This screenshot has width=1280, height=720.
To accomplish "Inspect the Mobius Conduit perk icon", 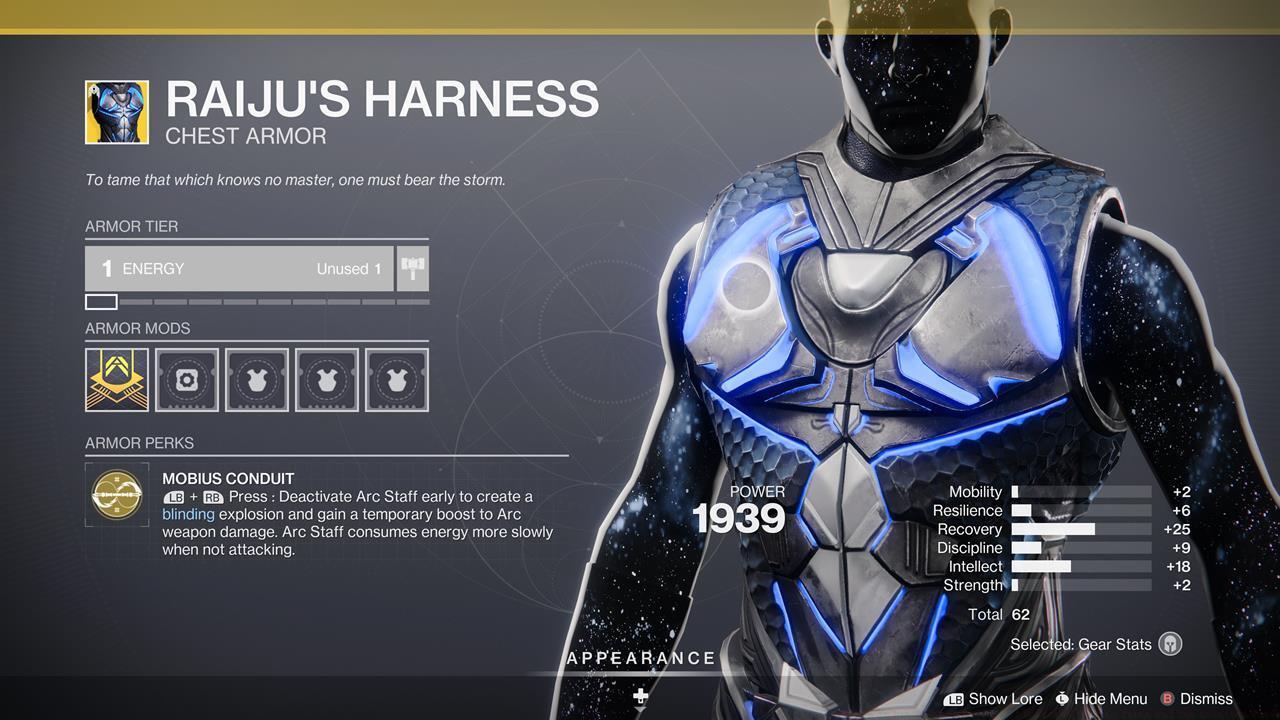I will (x=117, y=495).
